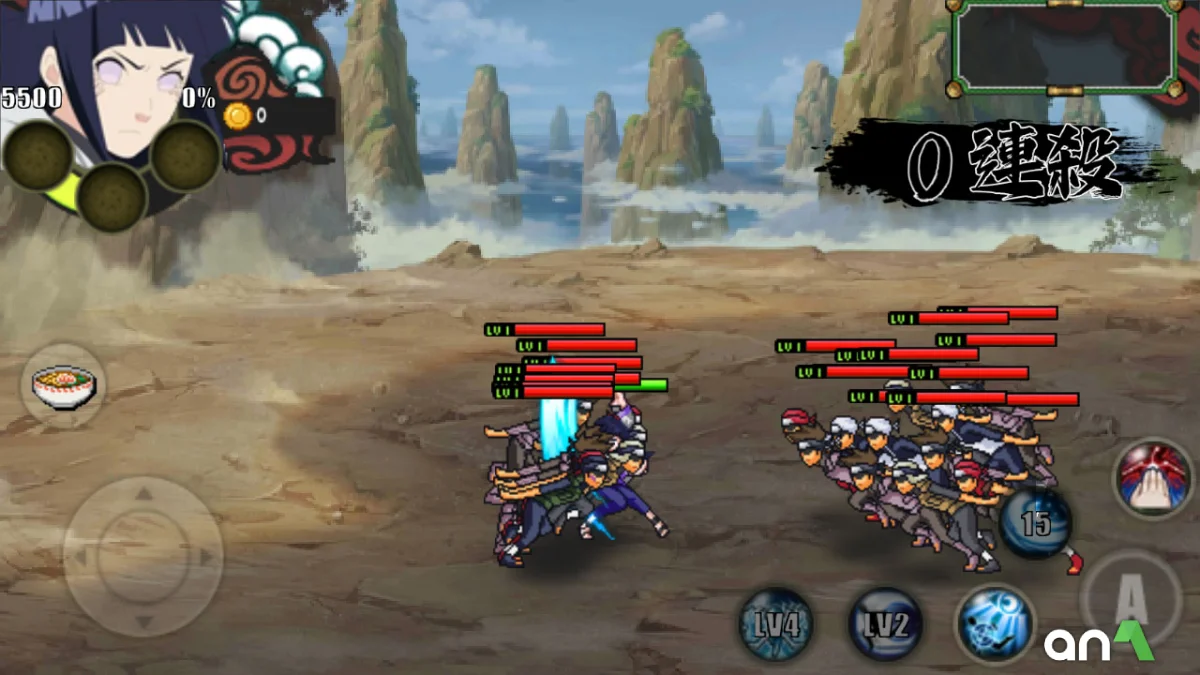Activate the LV4 skill button

(776, 624)
